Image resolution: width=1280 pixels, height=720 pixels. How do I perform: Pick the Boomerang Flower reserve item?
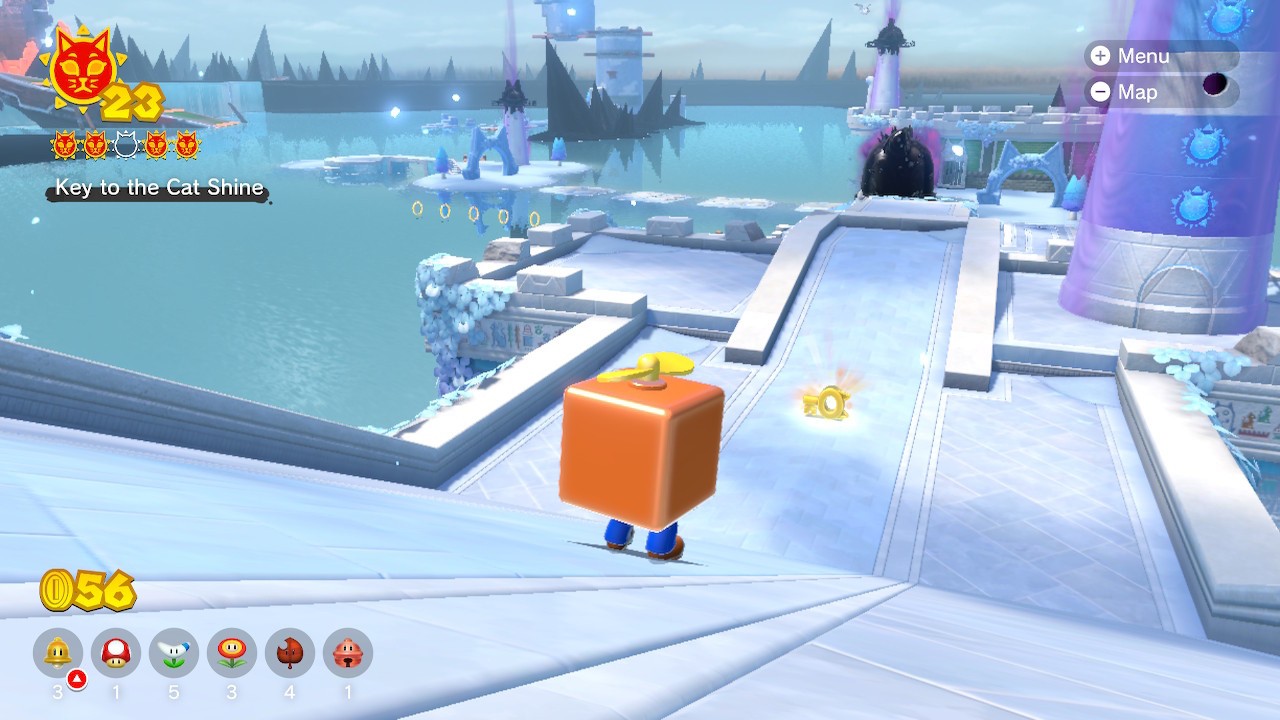click(x=174, y=654)
